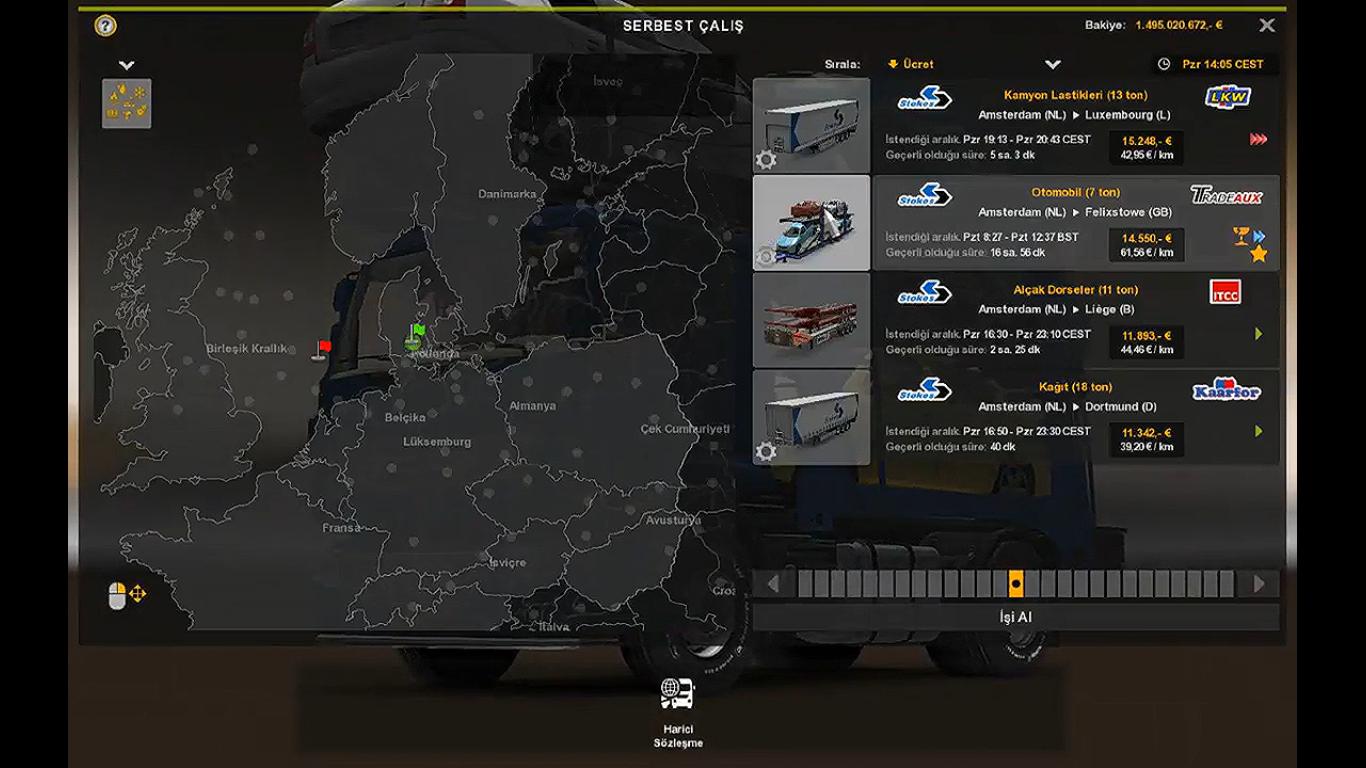1366x768 pixels.
Task: Close the Serbest Çalış job window
Action: (1267, 26)
